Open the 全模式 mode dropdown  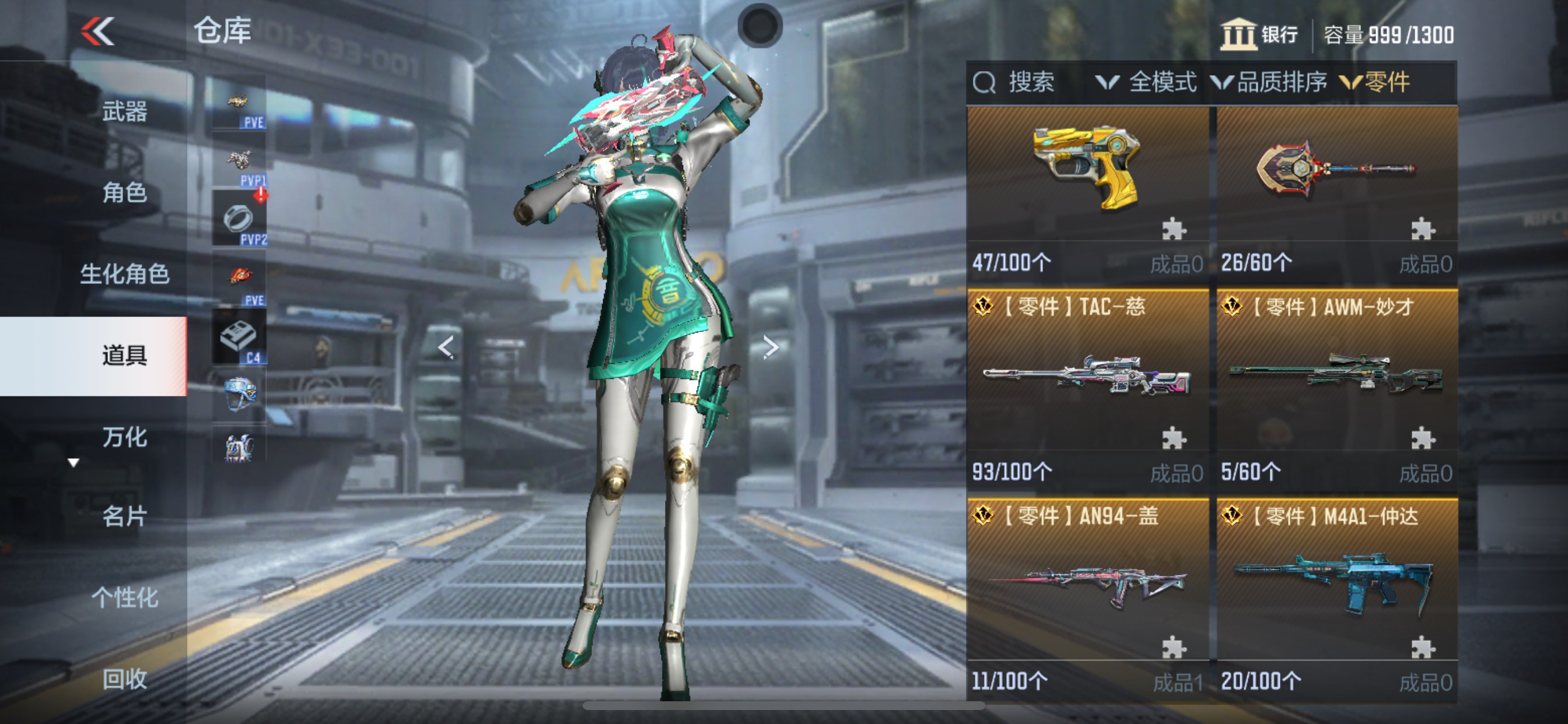1147,82
